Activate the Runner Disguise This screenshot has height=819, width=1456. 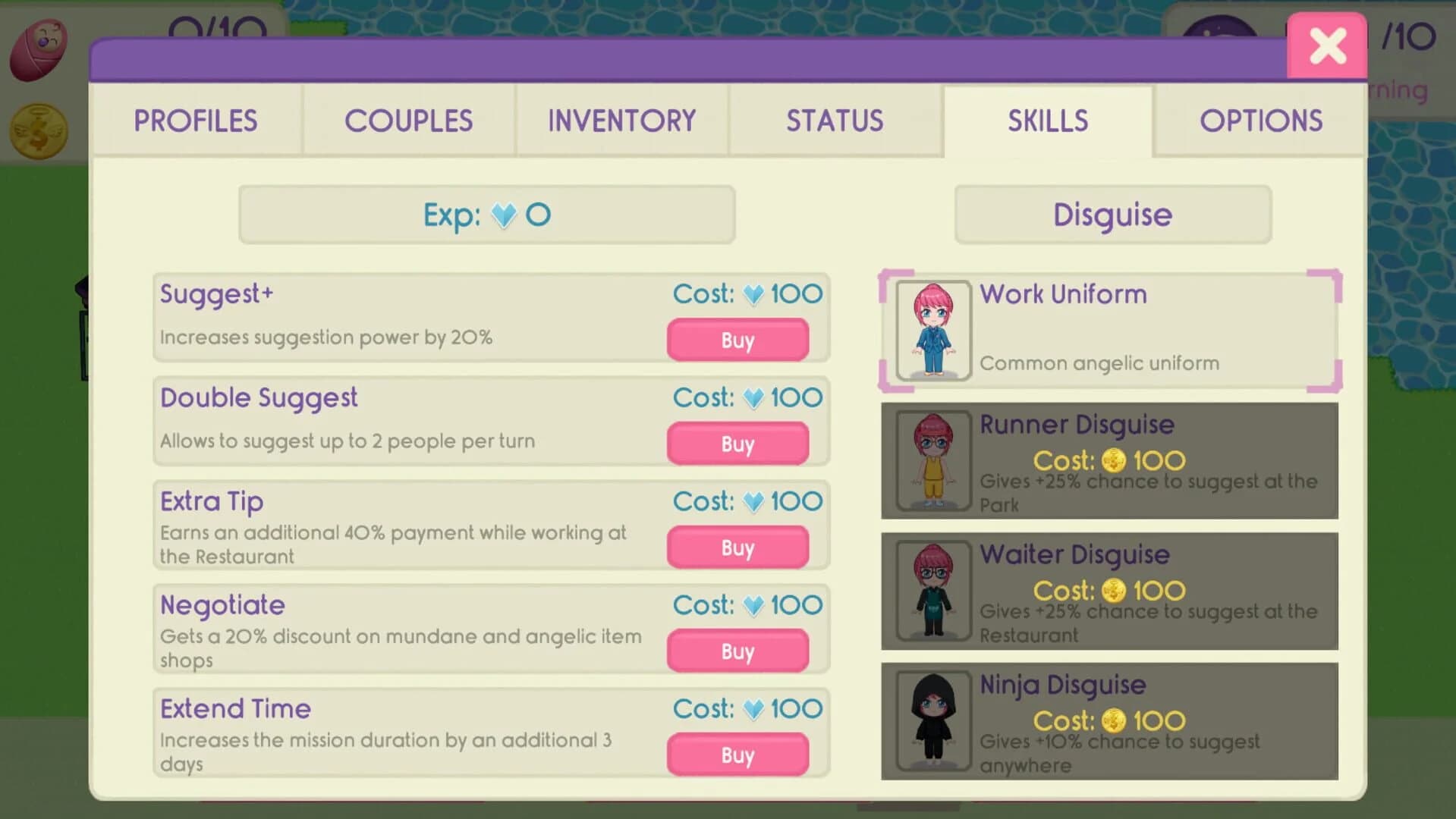point(1109,460)
